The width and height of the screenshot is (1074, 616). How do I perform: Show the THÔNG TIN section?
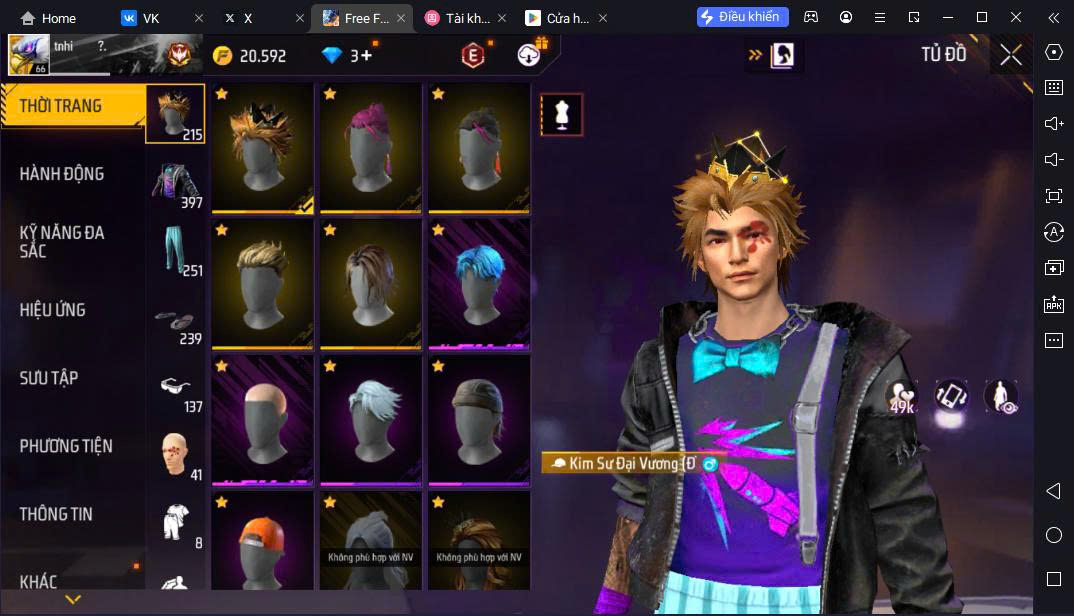56,514
